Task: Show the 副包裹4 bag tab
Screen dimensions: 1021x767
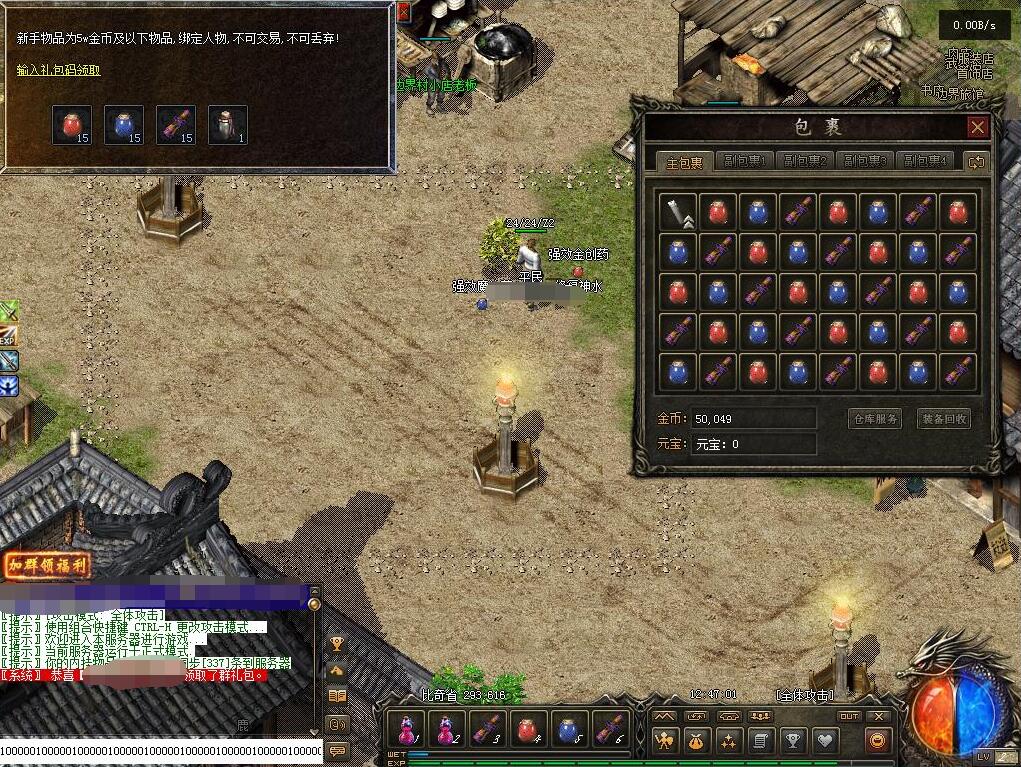Action: click(923, 161)
